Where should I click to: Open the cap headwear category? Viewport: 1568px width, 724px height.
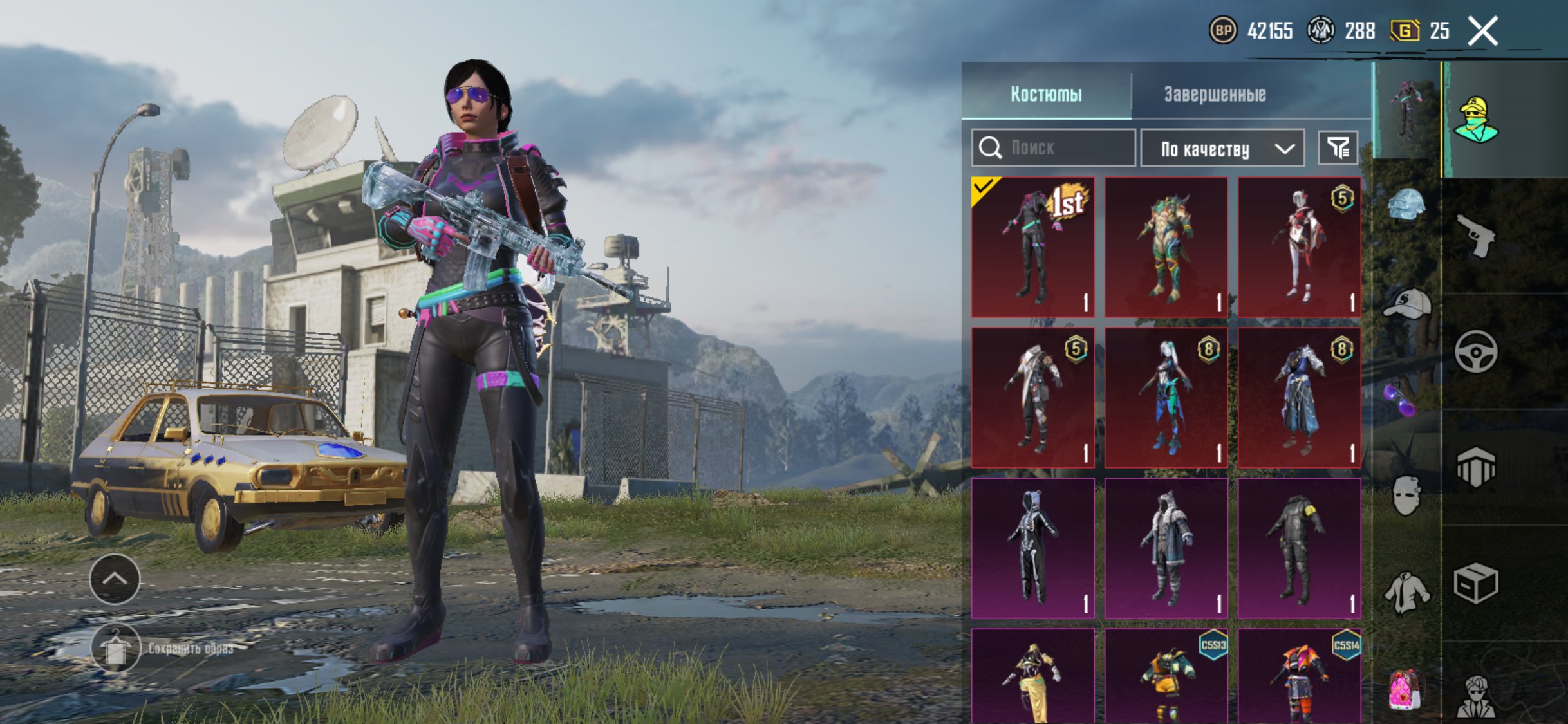tap(1406, 304)
